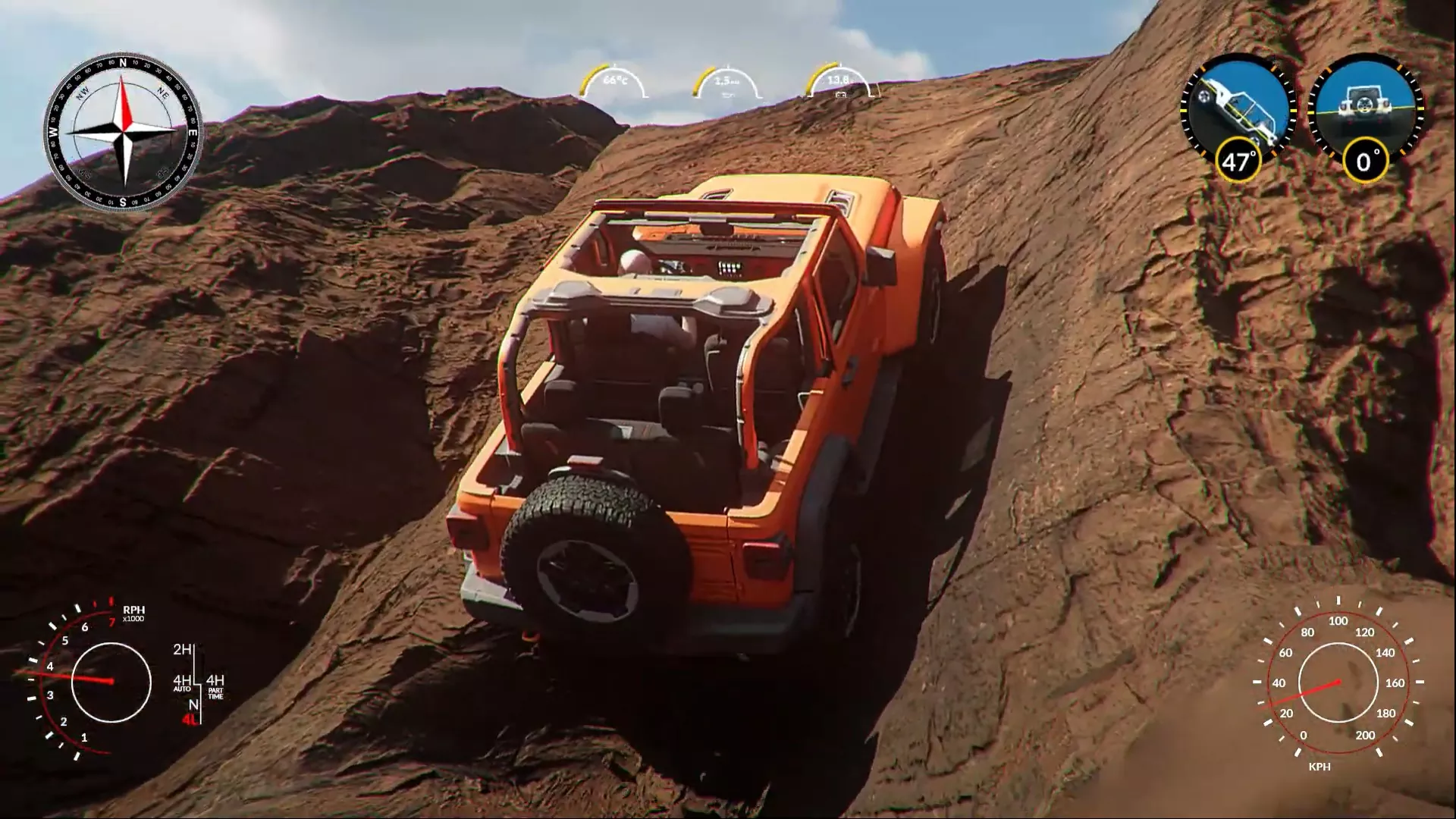Viewport: 1456px width, 819px height.
Task: Click the engine temperature gauge showing 66°C
Action: pyautogui.click(x=614, y=80)
